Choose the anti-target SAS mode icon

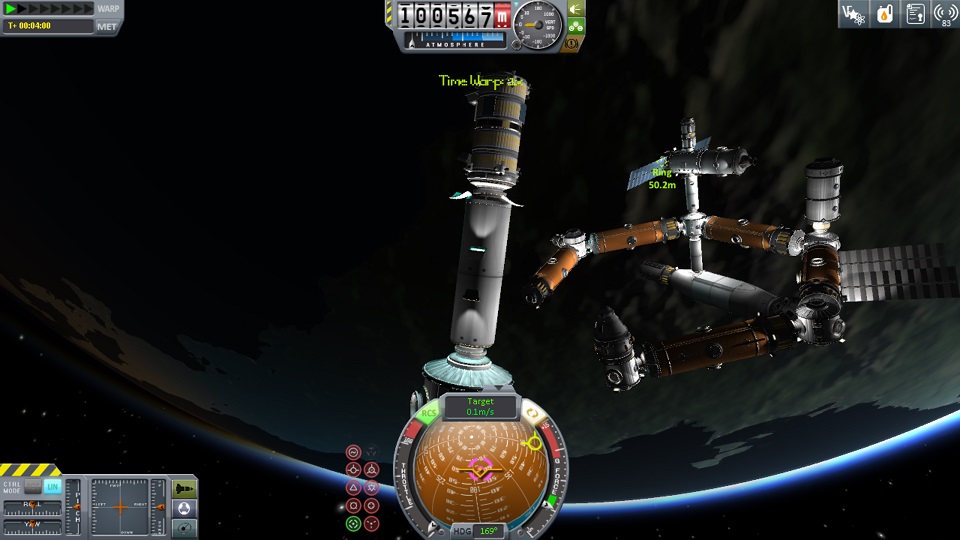[x=372, y=523]
